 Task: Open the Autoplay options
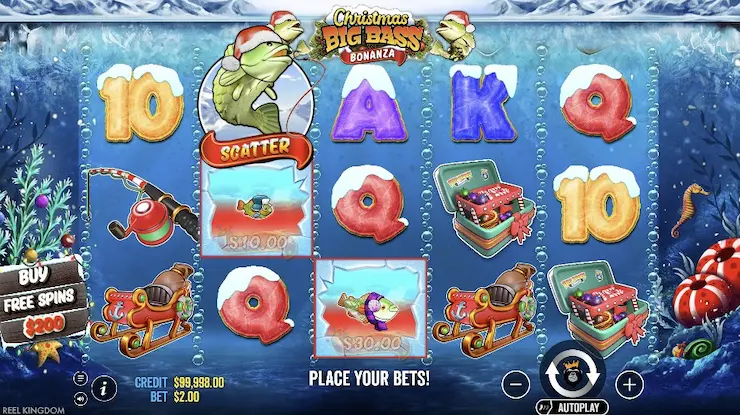coord(570,408)
